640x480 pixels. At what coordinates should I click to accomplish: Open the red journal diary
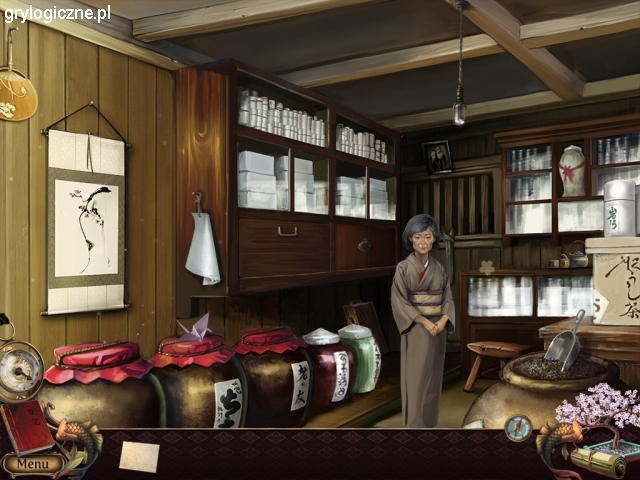[x=27, y=427]
